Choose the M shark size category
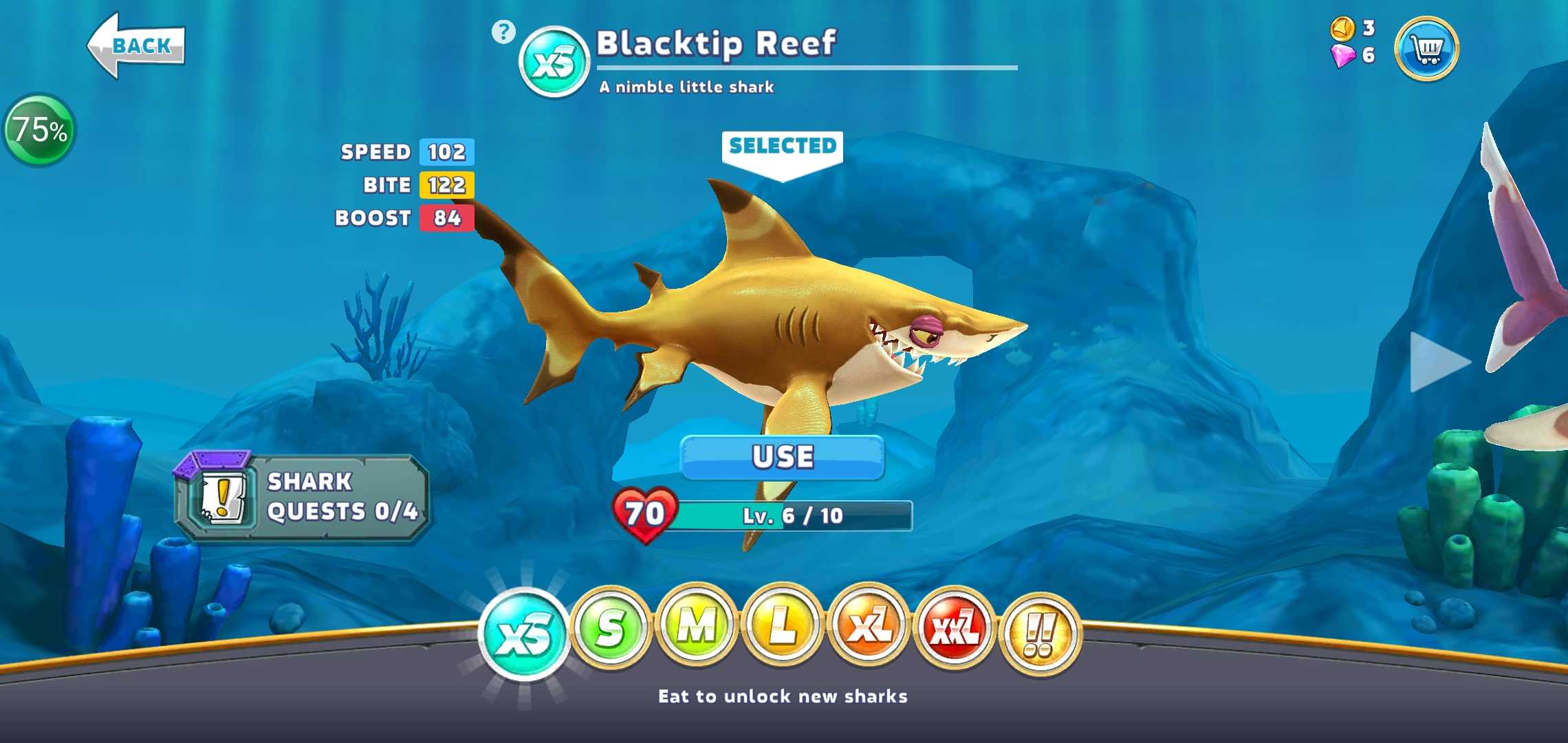This screenshot has width=1568, height=743. (x=697, y=627)
